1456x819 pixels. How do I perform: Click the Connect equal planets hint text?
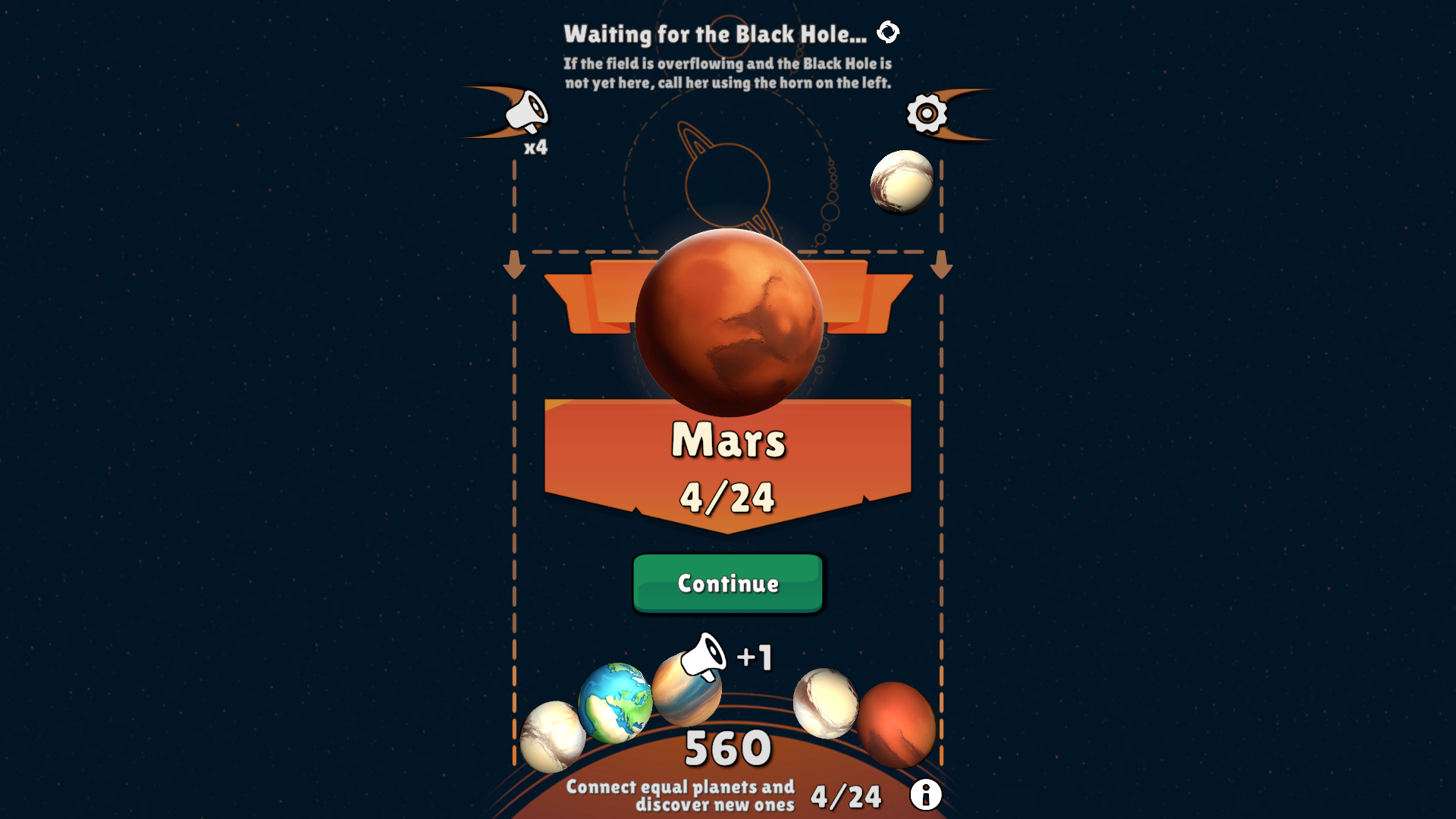click(x=680, y=796)
